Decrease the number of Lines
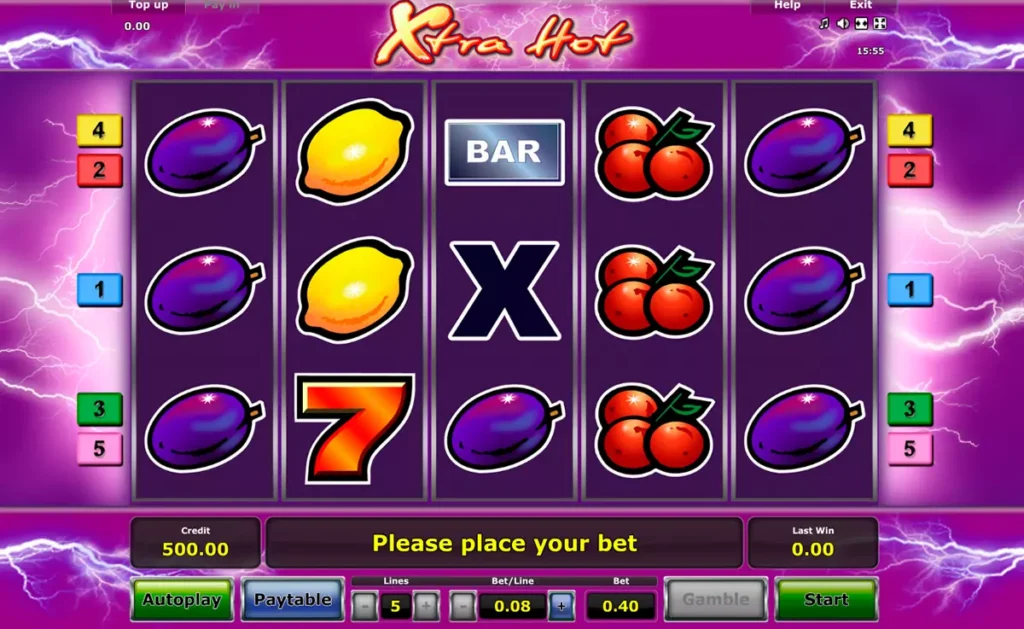Screen dimensions: 1024x629 (365, 605)
